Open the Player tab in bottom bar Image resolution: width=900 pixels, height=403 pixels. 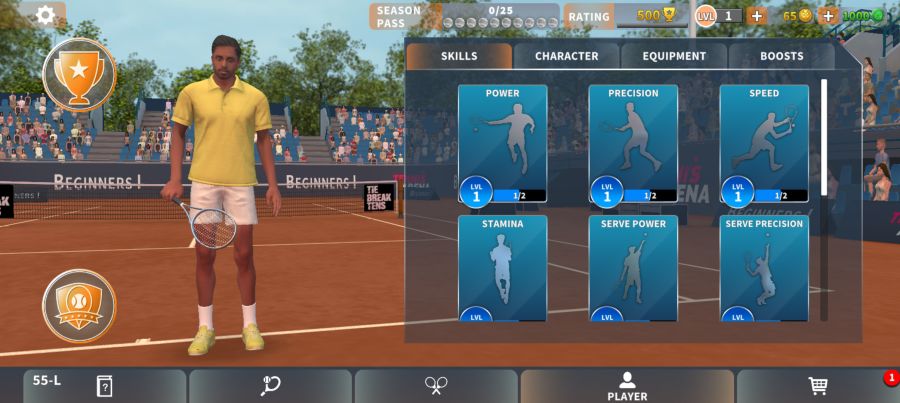click(x=627, y=386)
